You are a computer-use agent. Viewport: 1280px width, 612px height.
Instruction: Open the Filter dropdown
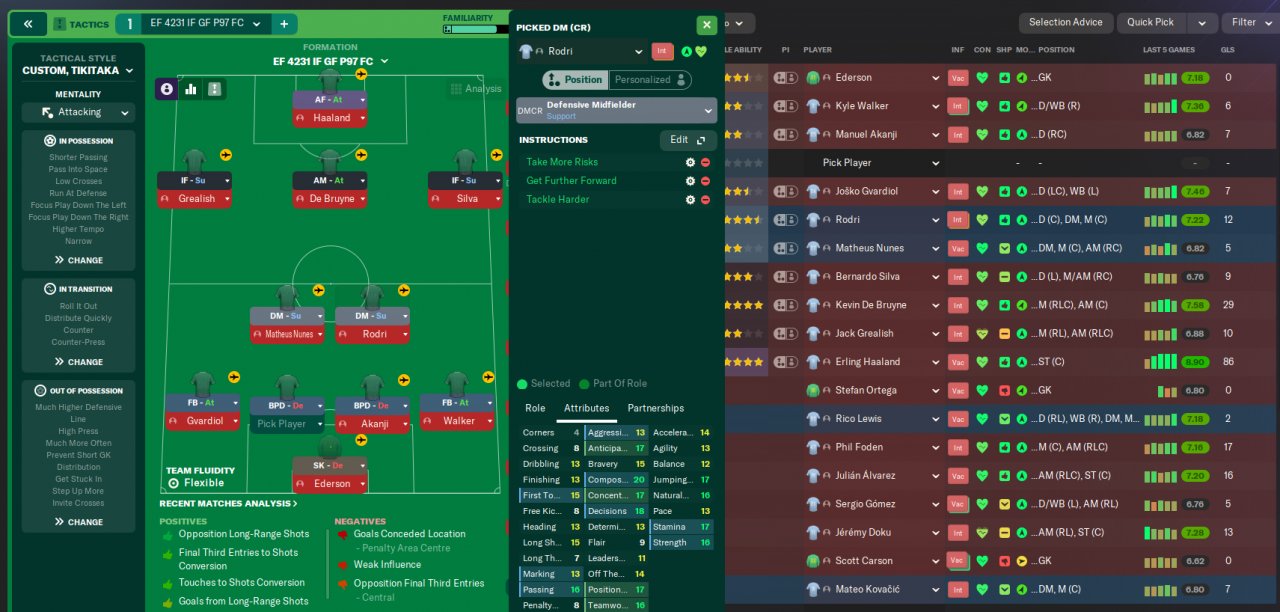(1250, 22)
